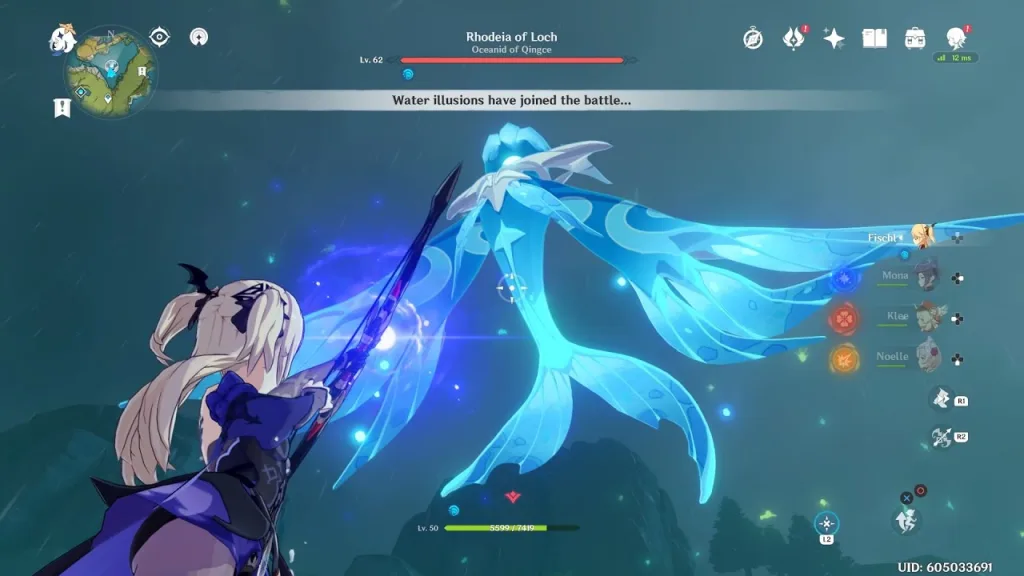Switch to party member Klee

tap(928, 315)
